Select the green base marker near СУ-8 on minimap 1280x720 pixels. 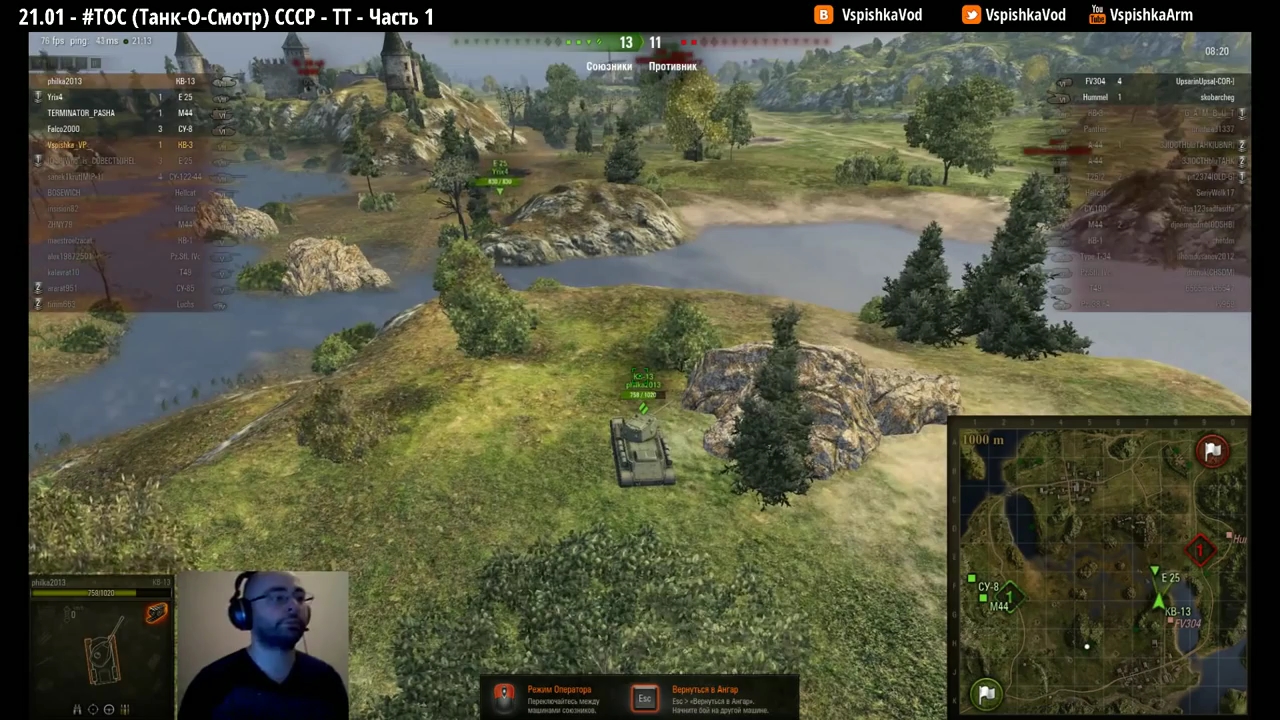click(x=1010, y=597)
